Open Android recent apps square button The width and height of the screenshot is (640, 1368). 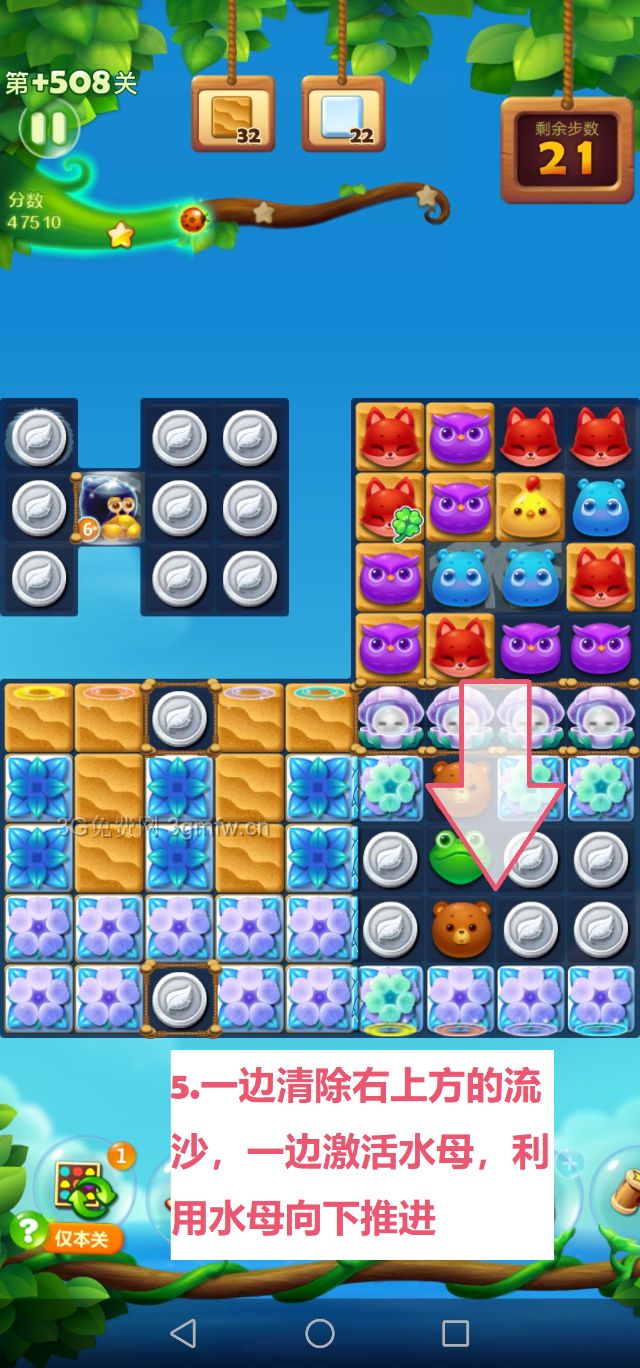tap(456, 1333)
